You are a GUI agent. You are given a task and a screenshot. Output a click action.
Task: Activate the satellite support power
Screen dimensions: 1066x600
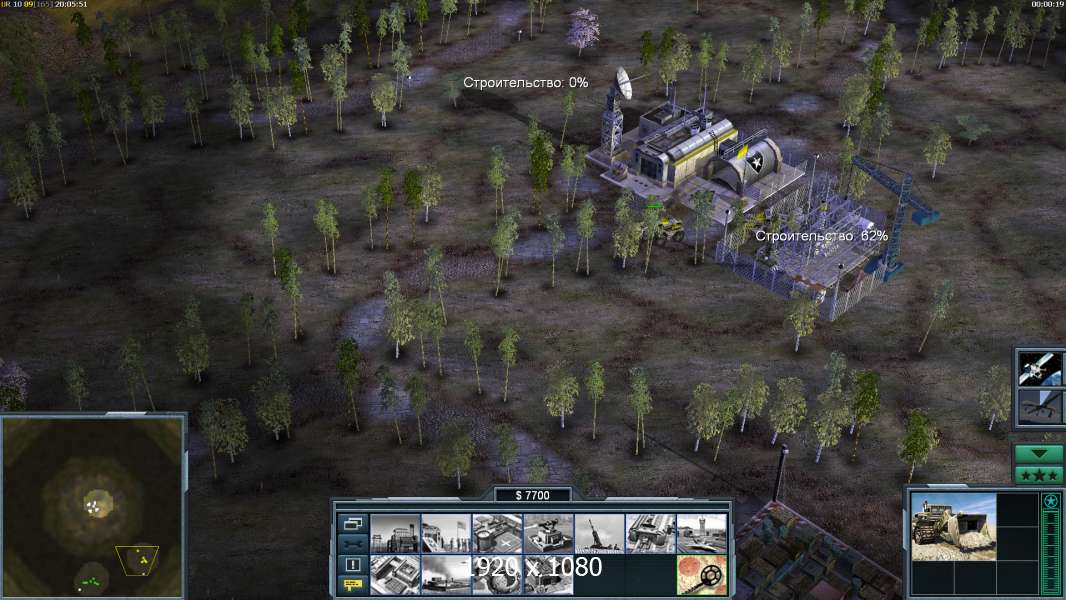[1039, 369]
